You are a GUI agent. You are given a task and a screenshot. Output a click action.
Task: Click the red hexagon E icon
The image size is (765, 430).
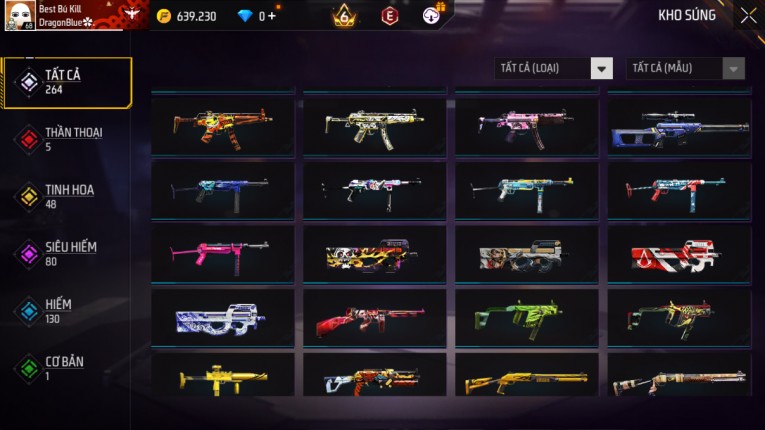[x=389, y=16]
